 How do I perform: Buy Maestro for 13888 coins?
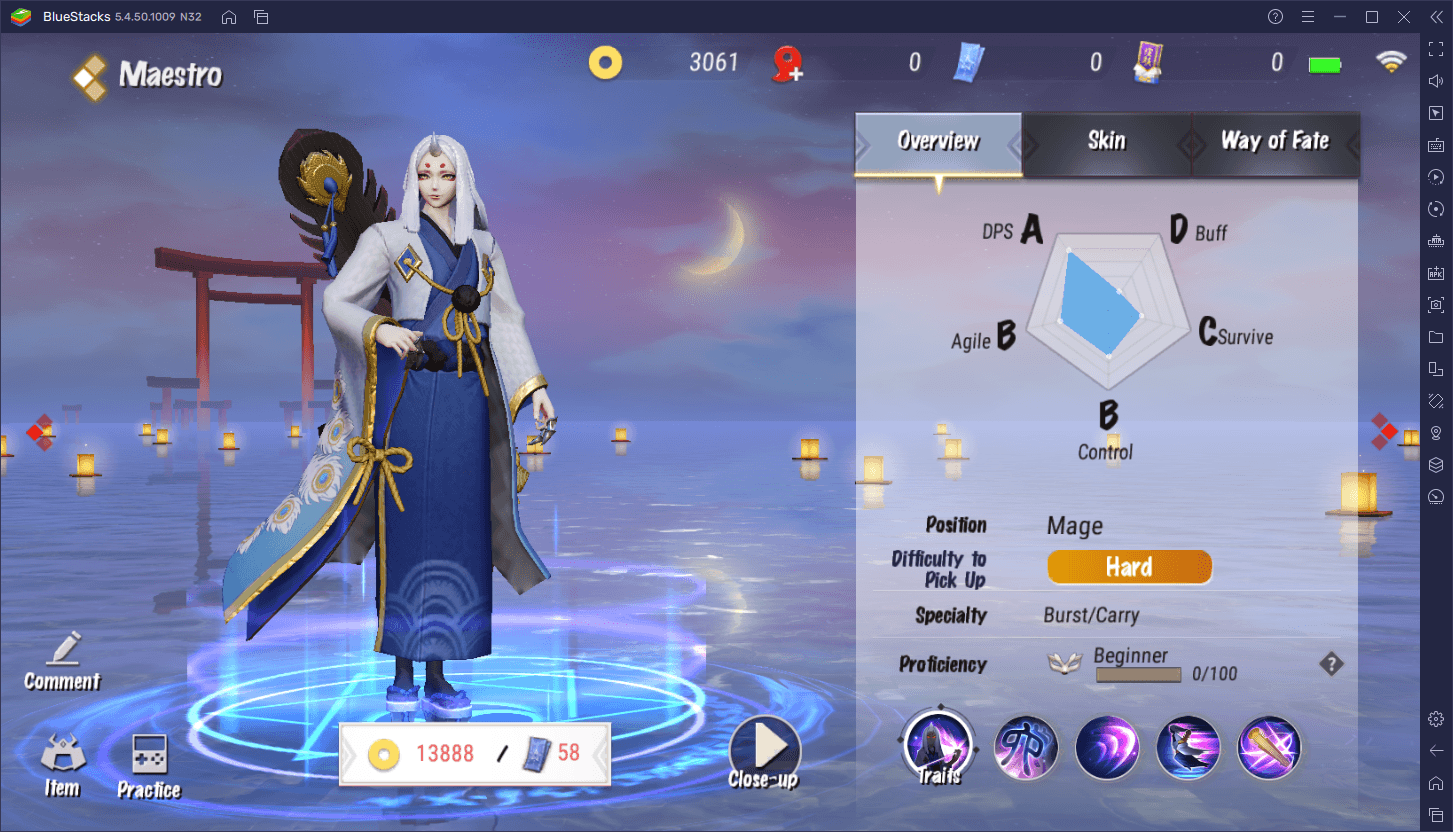point(421,753)
